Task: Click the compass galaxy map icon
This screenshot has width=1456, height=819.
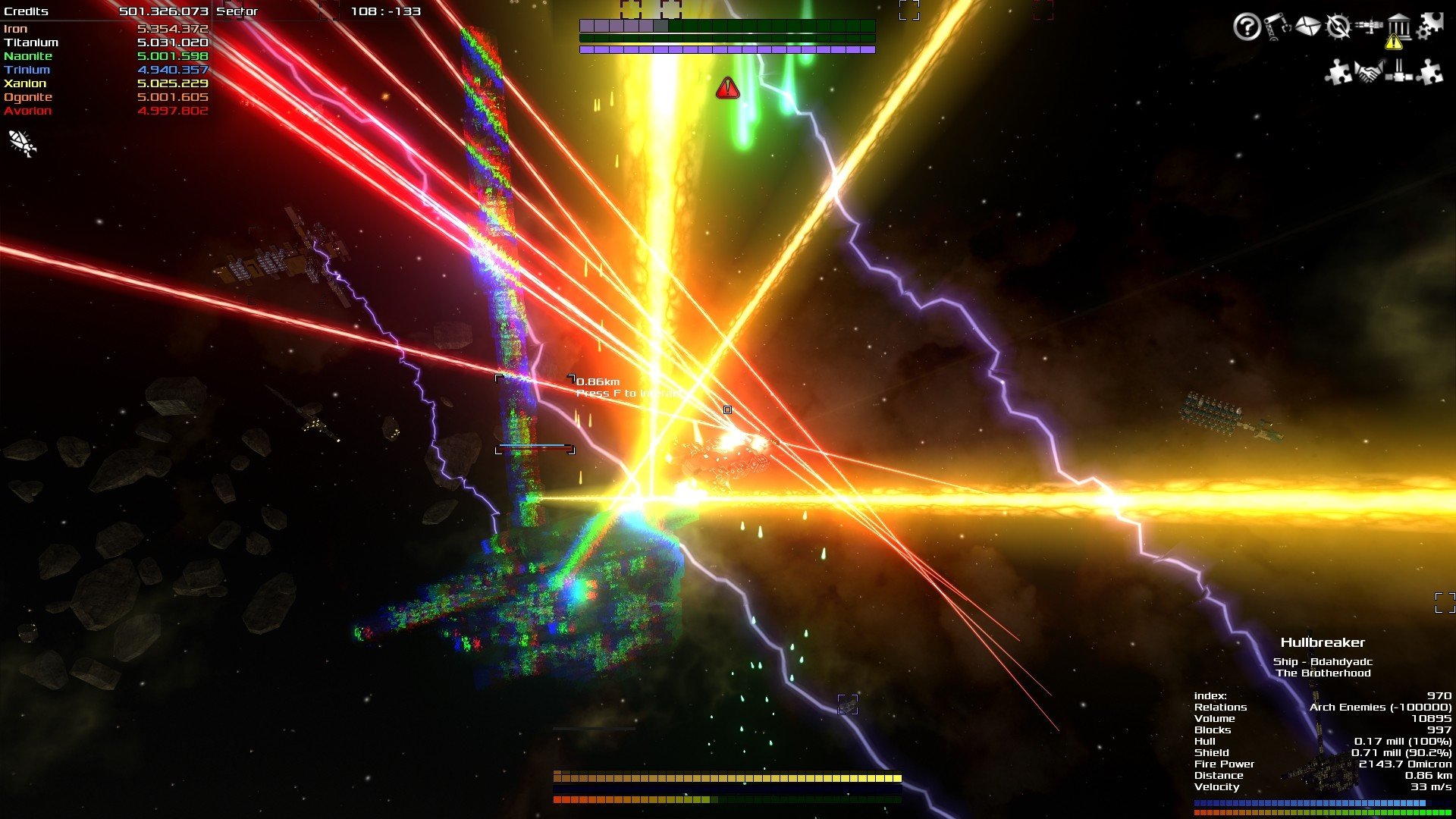Action: [x=1338, y=27]
